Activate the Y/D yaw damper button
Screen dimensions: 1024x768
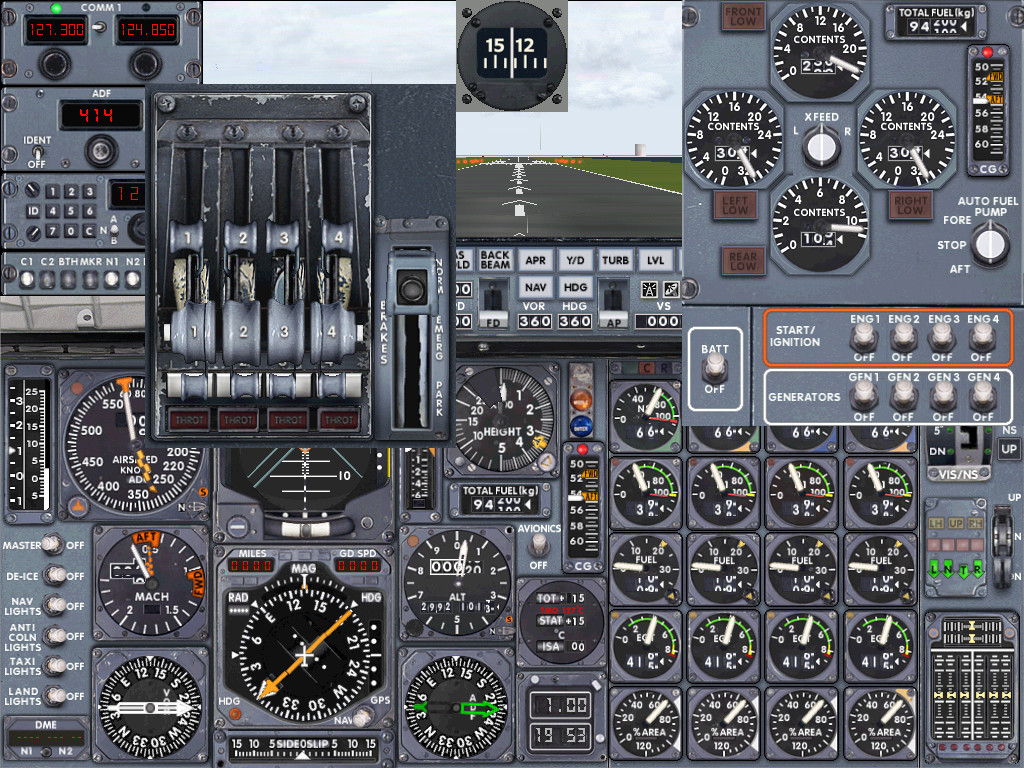point(575,260)
